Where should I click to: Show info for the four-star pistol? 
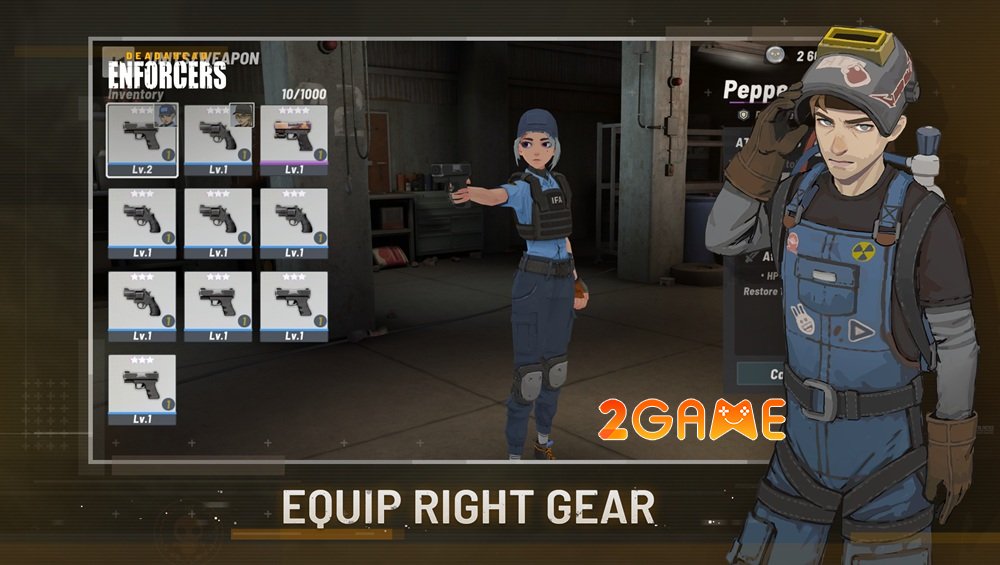(320, 155)
